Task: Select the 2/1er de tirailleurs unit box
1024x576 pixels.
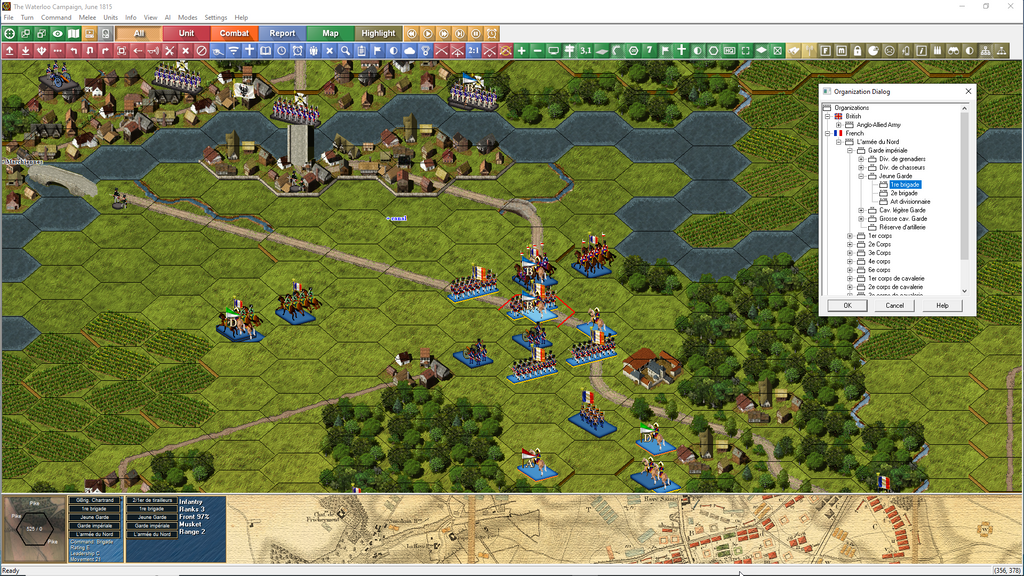Action: 151,500
